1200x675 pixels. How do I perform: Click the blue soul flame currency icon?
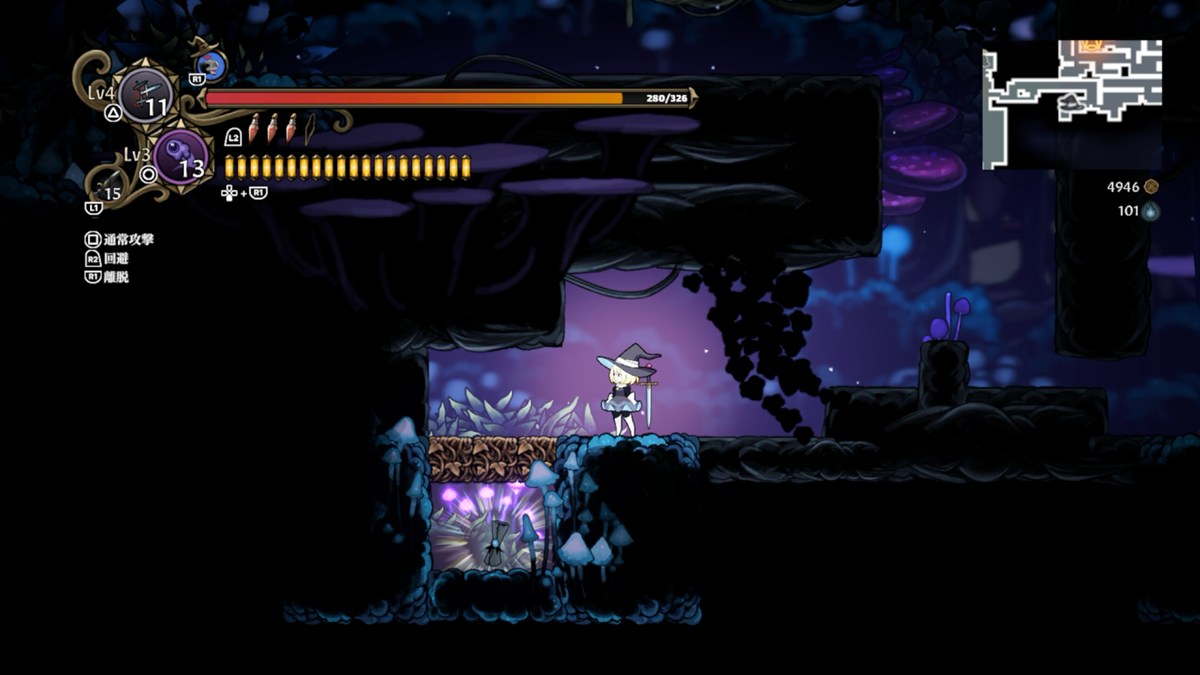pyautogui.click(x=1151, y=211)
